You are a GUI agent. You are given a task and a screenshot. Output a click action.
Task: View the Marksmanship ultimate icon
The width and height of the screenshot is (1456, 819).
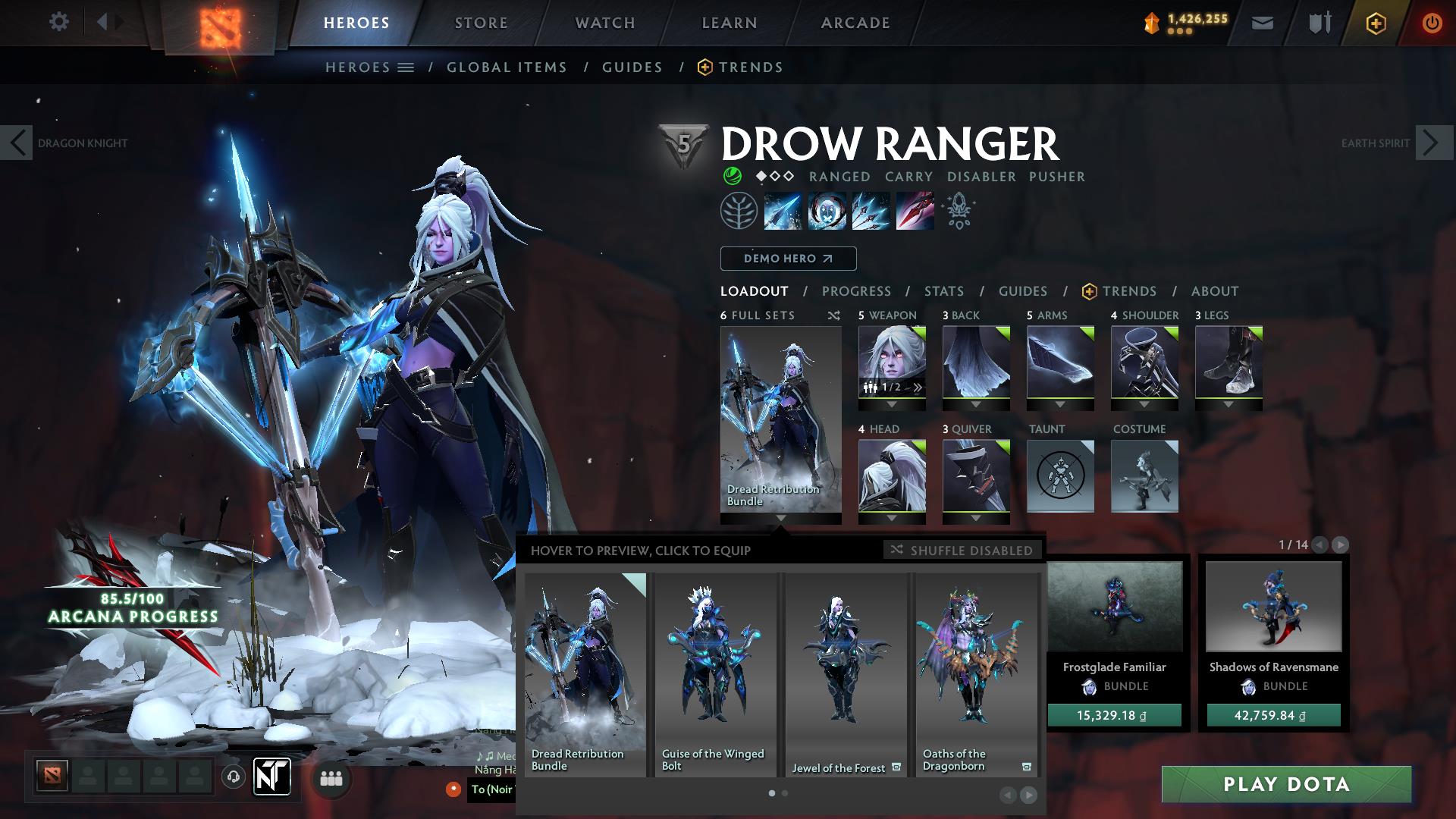click(x=916, y=211)
